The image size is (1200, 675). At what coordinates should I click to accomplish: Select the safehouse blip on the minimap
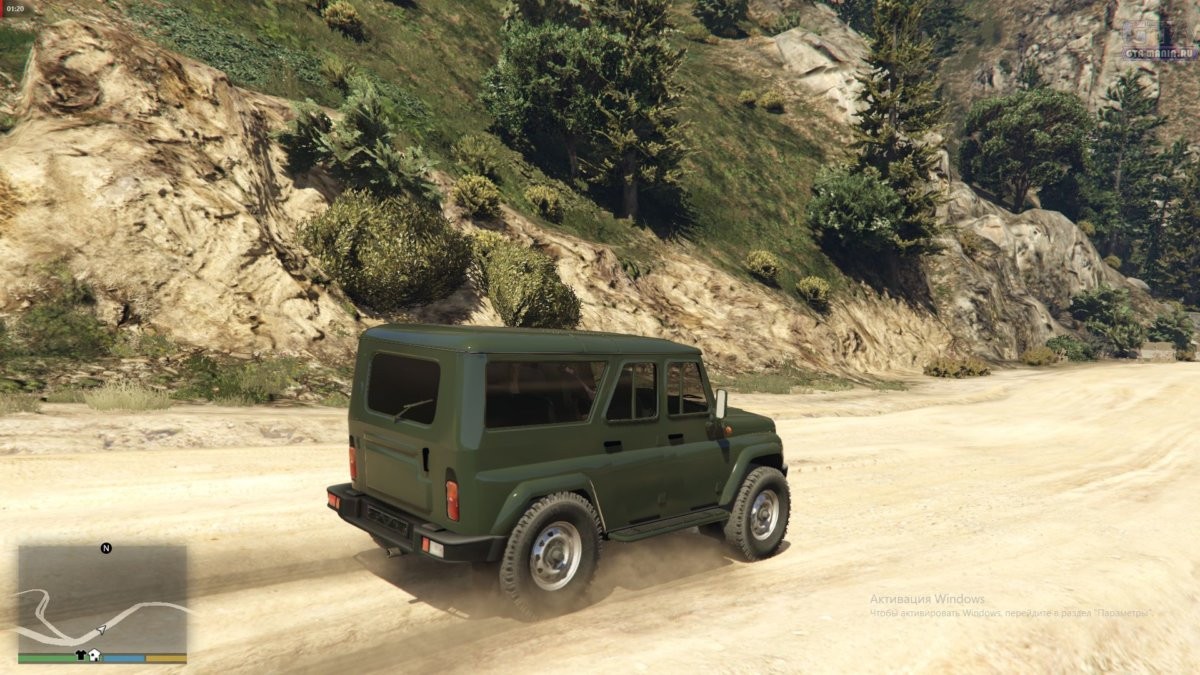point(94,656)
